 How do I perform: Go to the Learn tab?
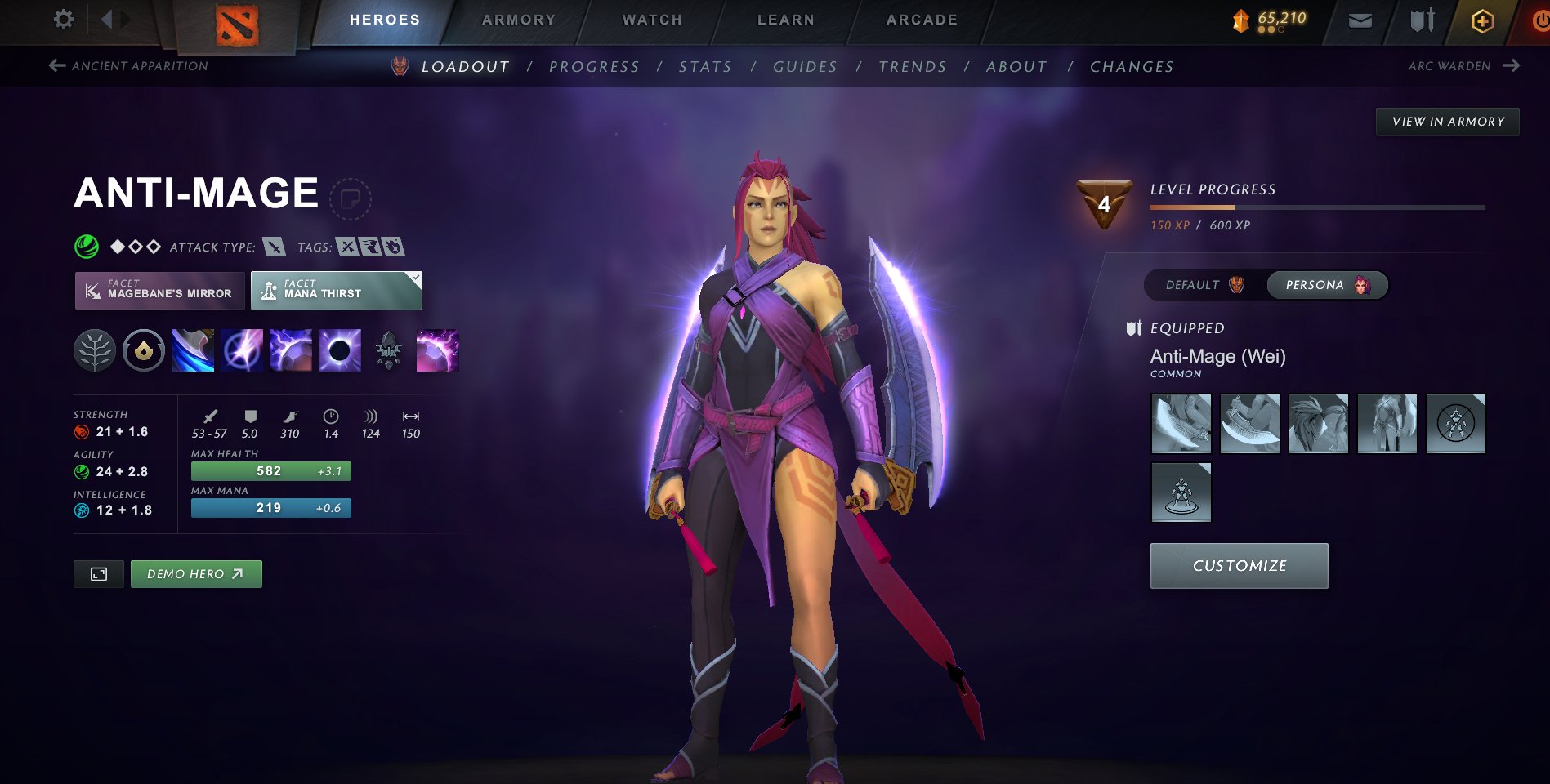(x=785, y=20)
